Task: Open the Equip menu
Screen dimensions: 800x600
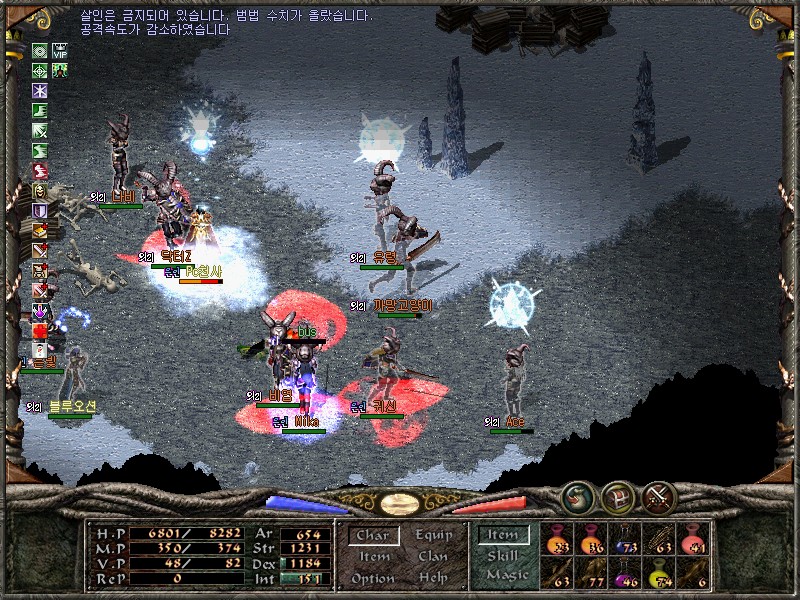Action: (433, 536)
